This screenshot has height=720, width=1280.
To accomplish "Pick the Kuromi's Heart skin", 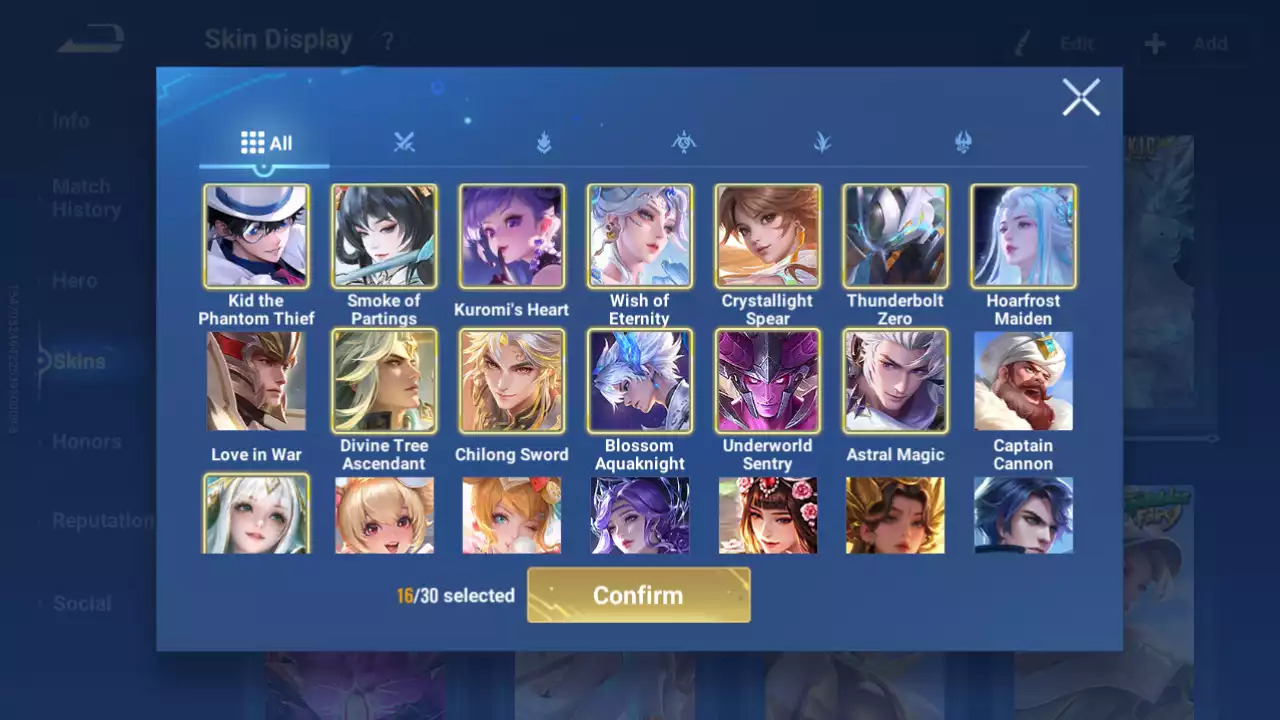I will coord(512,236).
